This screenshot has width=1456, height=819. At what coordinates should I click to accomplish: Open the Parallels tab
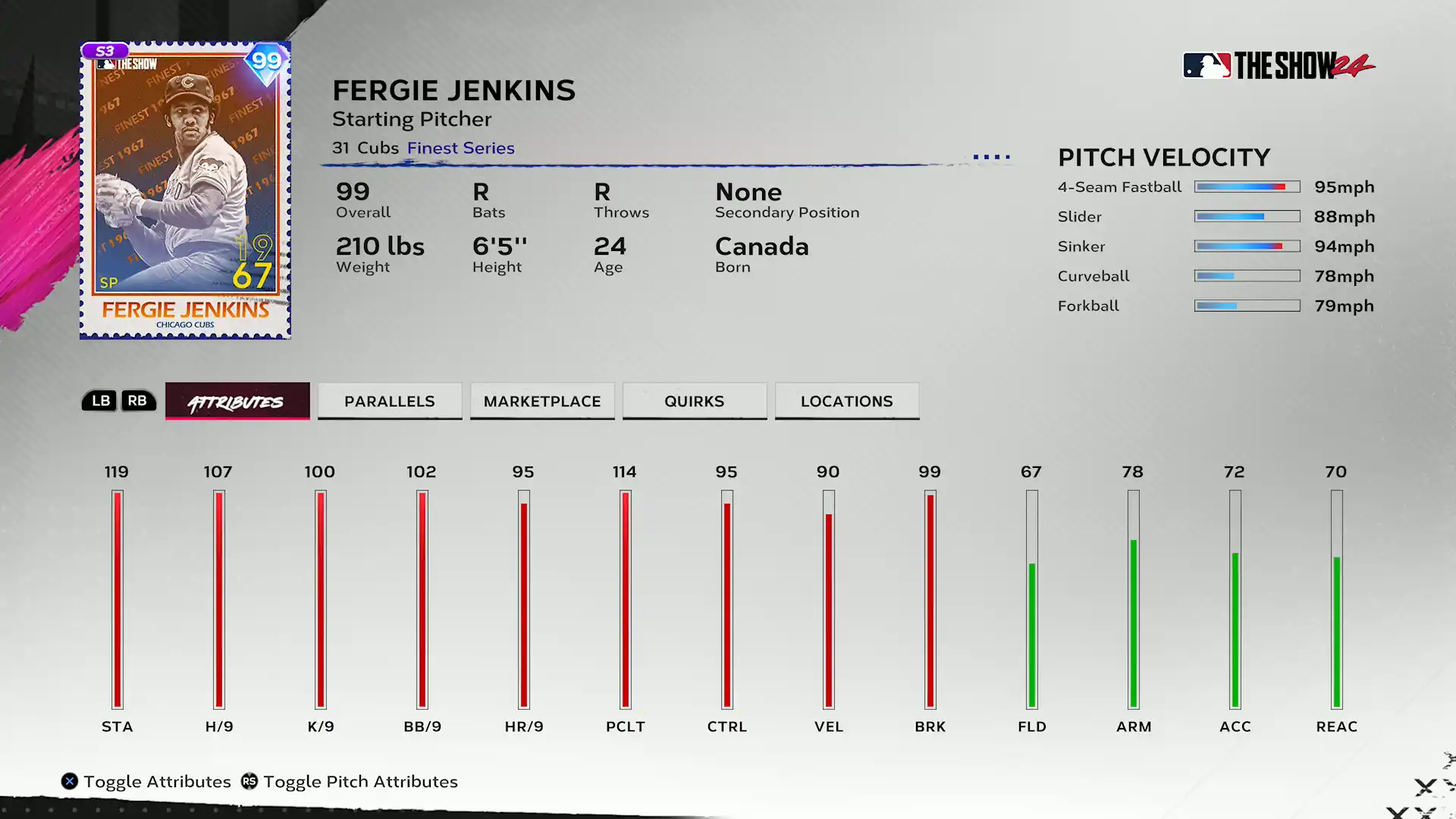pyautogui.click(x=390, y=401)
